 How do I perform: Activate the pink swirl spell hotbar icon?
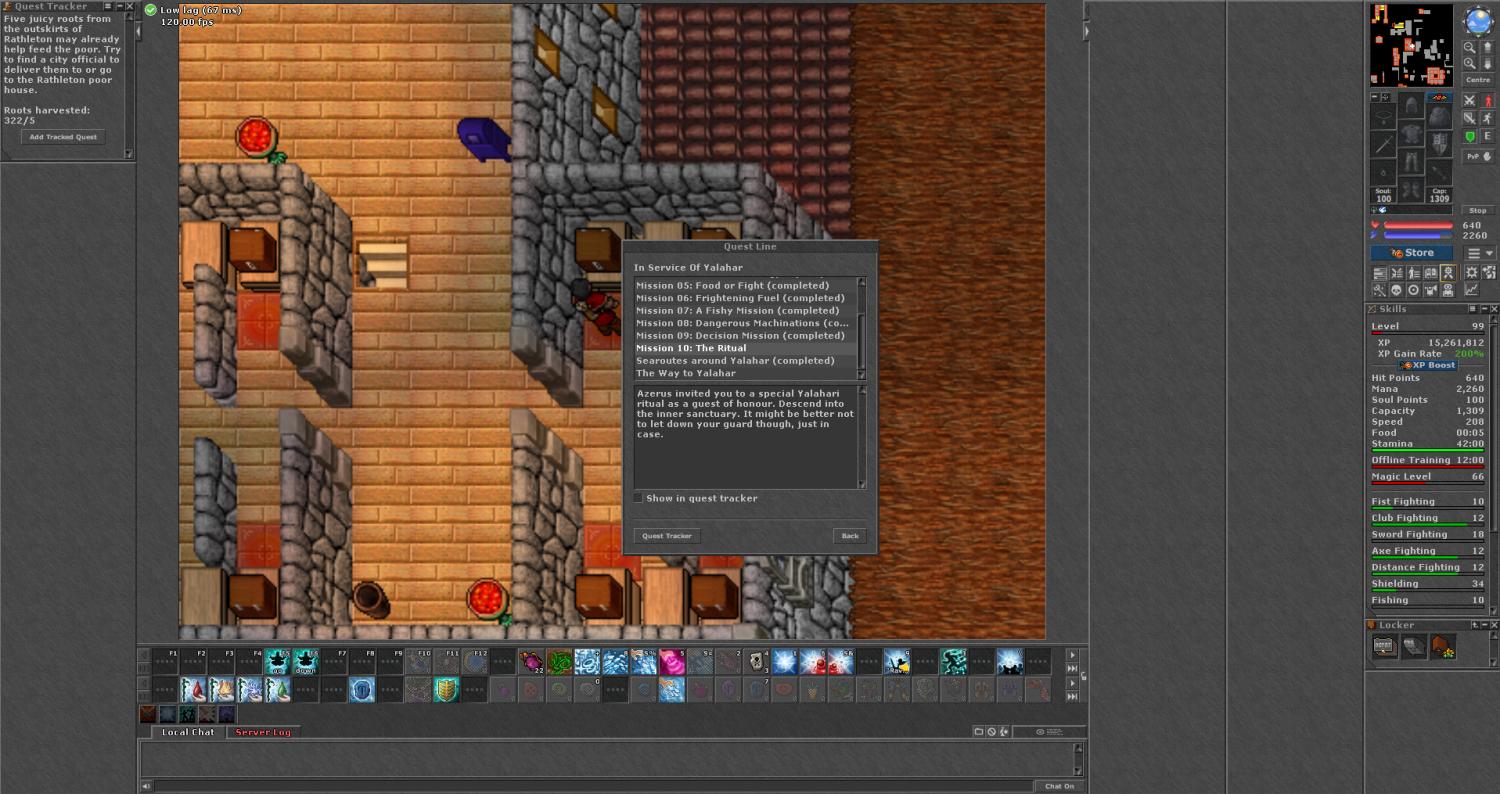pos(670,661)
